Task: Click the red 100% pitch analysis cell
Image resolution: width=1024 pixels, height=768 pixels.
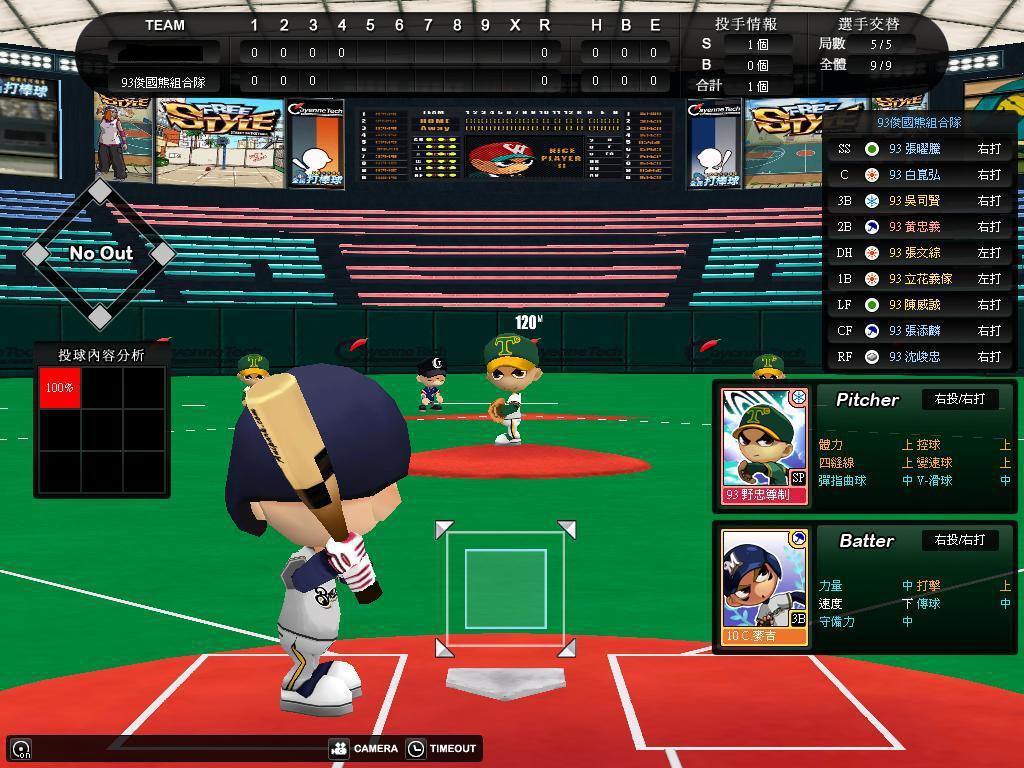Action: pyautogui.click(x=60, y=387)
